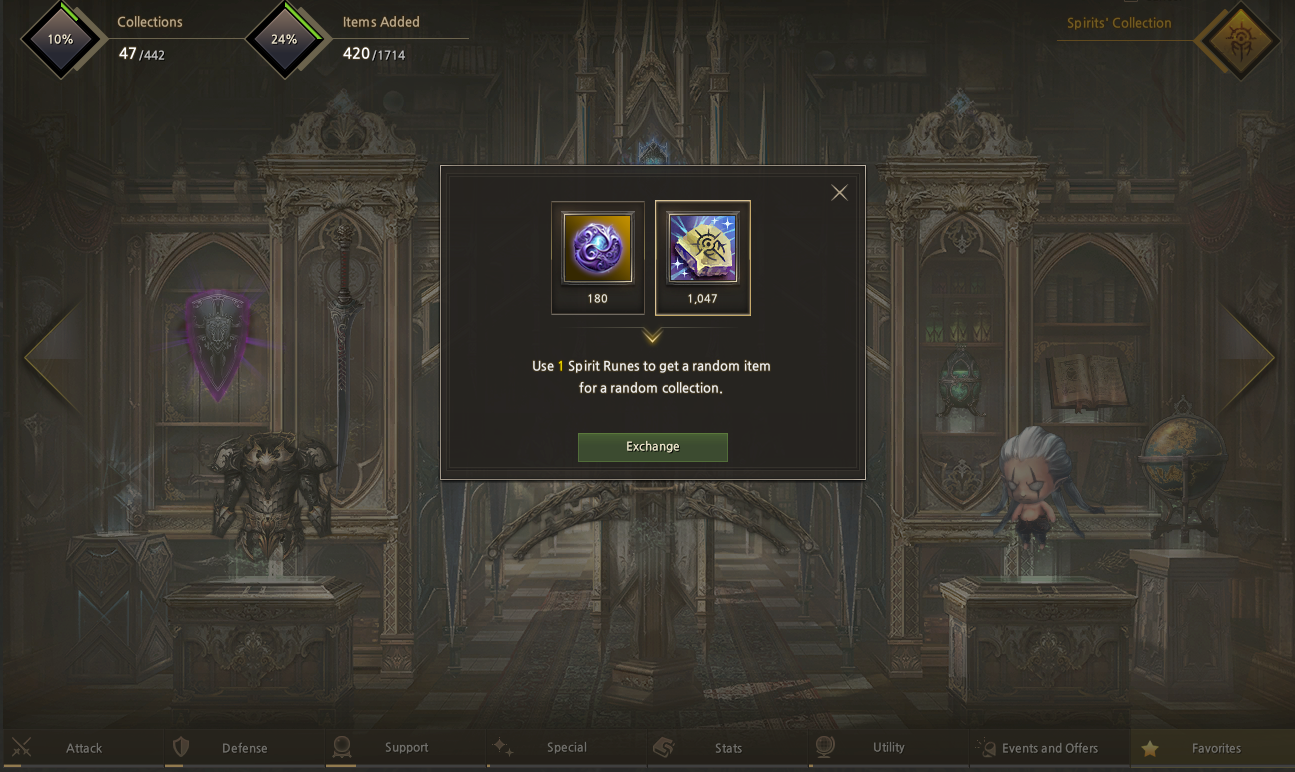Select the Utility tab
Viewport: 1295px width, 772px height.
pyautogui.click(x=888, y=748)
